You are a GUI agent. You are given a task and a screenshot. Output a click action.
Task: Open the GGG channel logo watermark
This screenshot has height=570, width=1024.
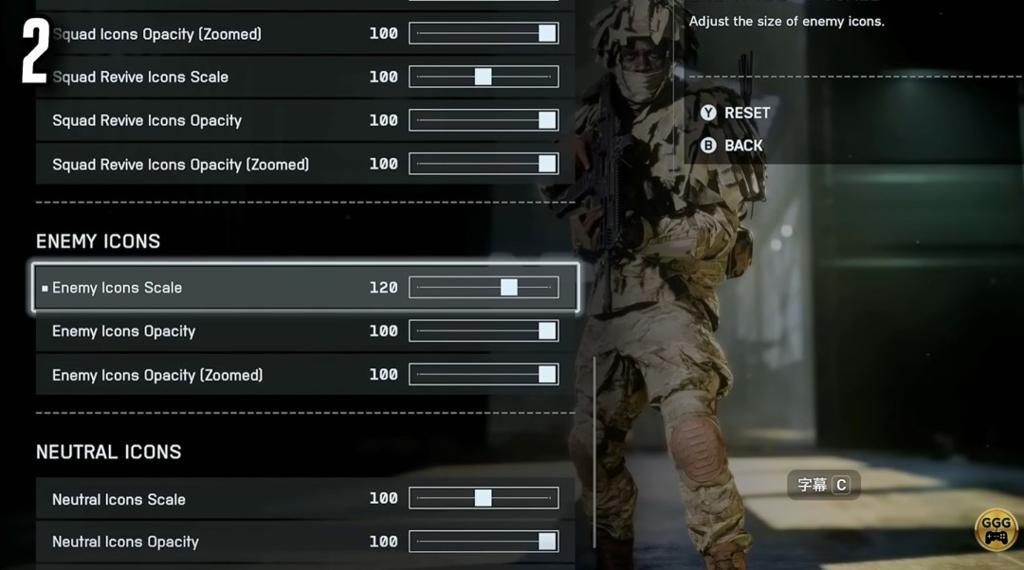coord(996,529)
